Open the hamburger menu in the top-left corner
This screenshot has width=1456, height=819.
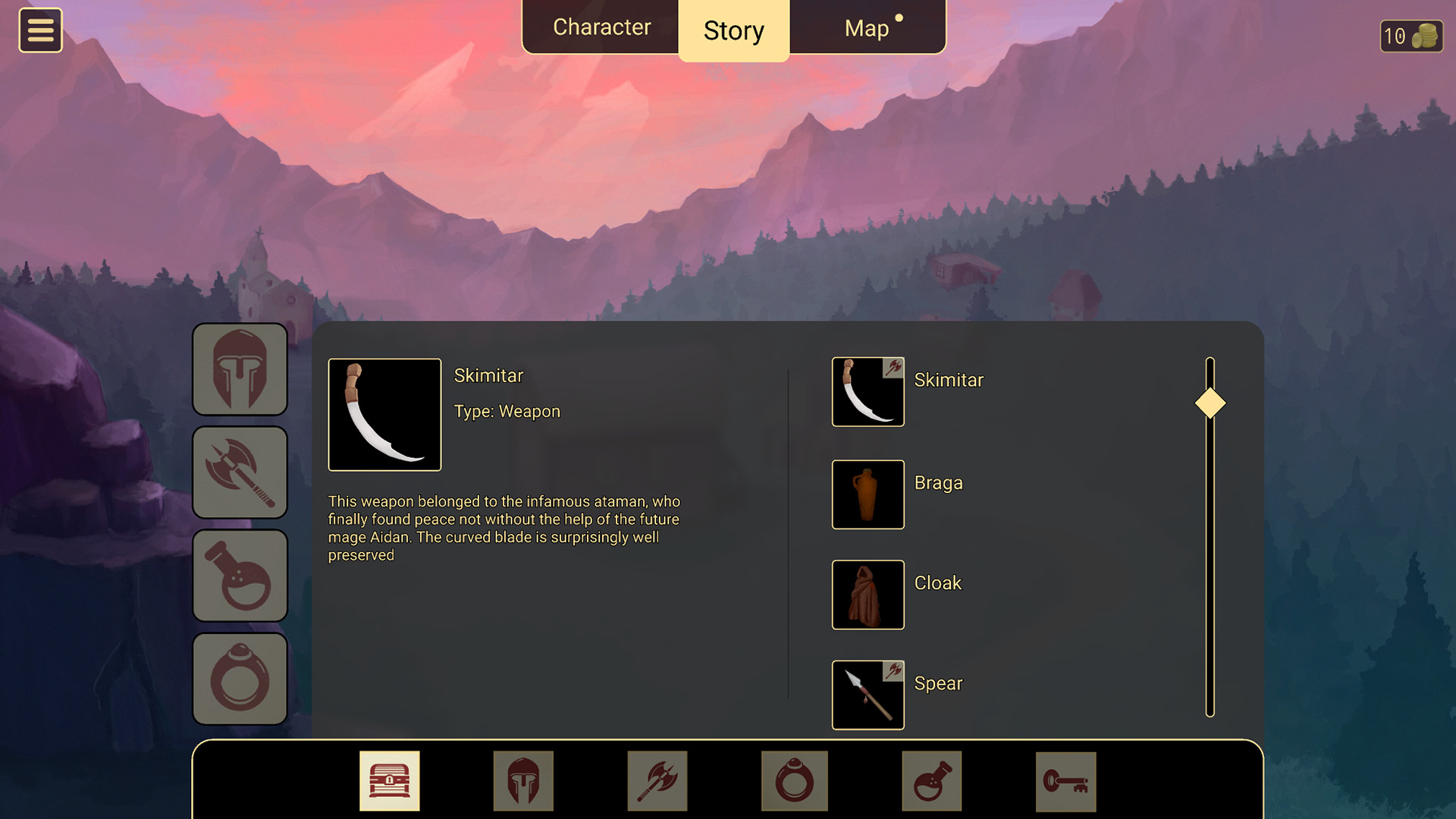click(40, 30)
